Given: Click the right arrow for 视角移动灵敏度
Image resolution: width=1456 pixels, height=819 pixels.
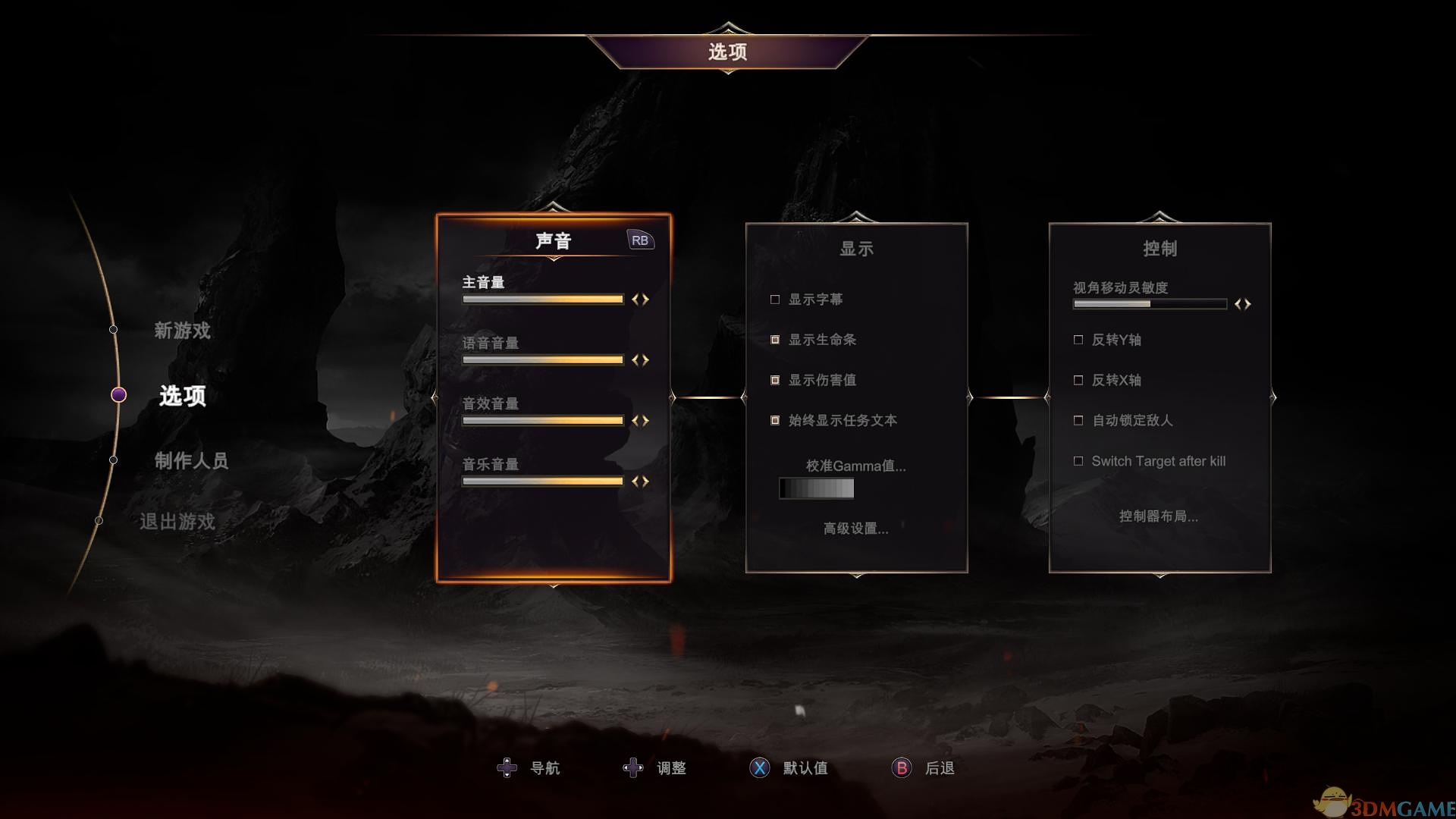Looking at the screenshot, I should point(1247,303).
